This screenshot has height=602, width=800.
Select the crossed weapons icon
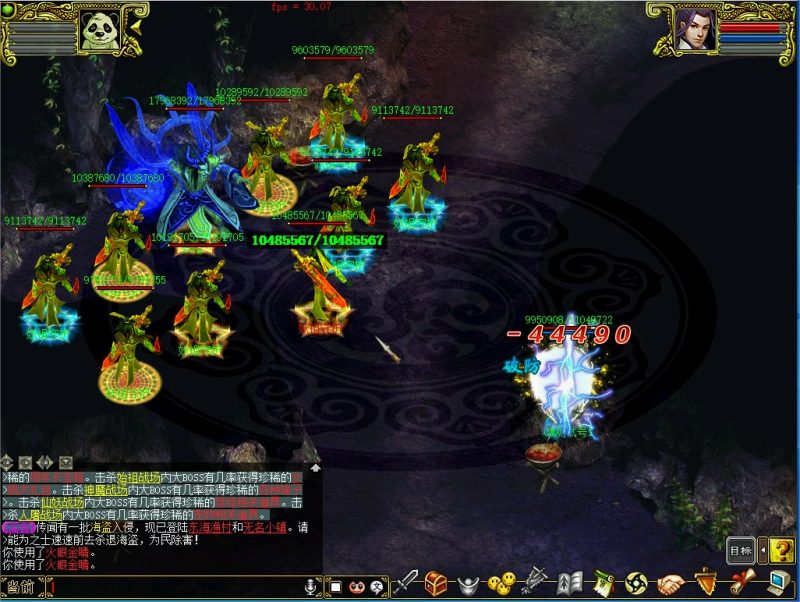536,581
